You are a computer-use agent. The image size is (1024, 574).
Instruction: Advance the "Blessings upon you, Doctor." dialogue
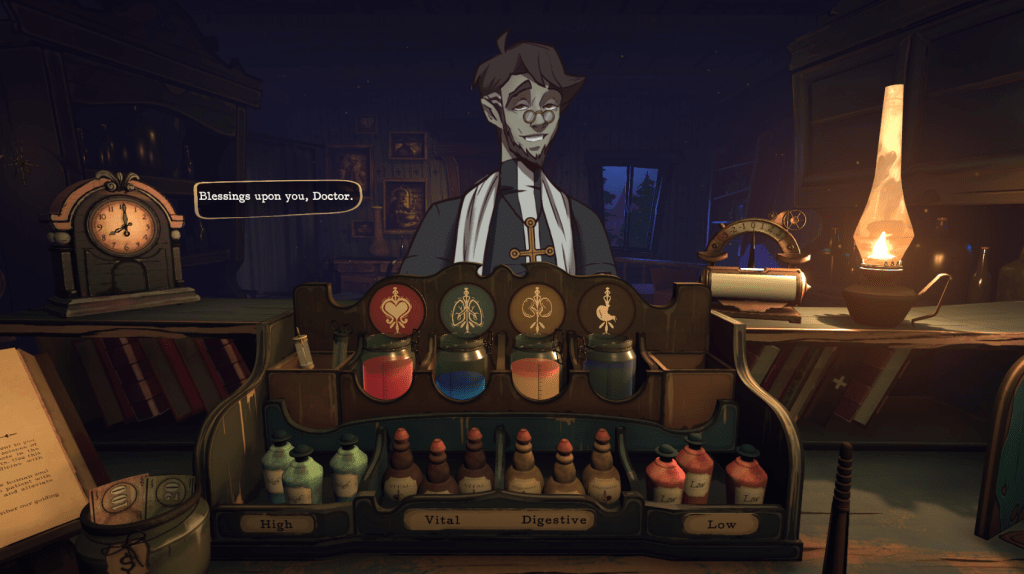click(275, 197)
